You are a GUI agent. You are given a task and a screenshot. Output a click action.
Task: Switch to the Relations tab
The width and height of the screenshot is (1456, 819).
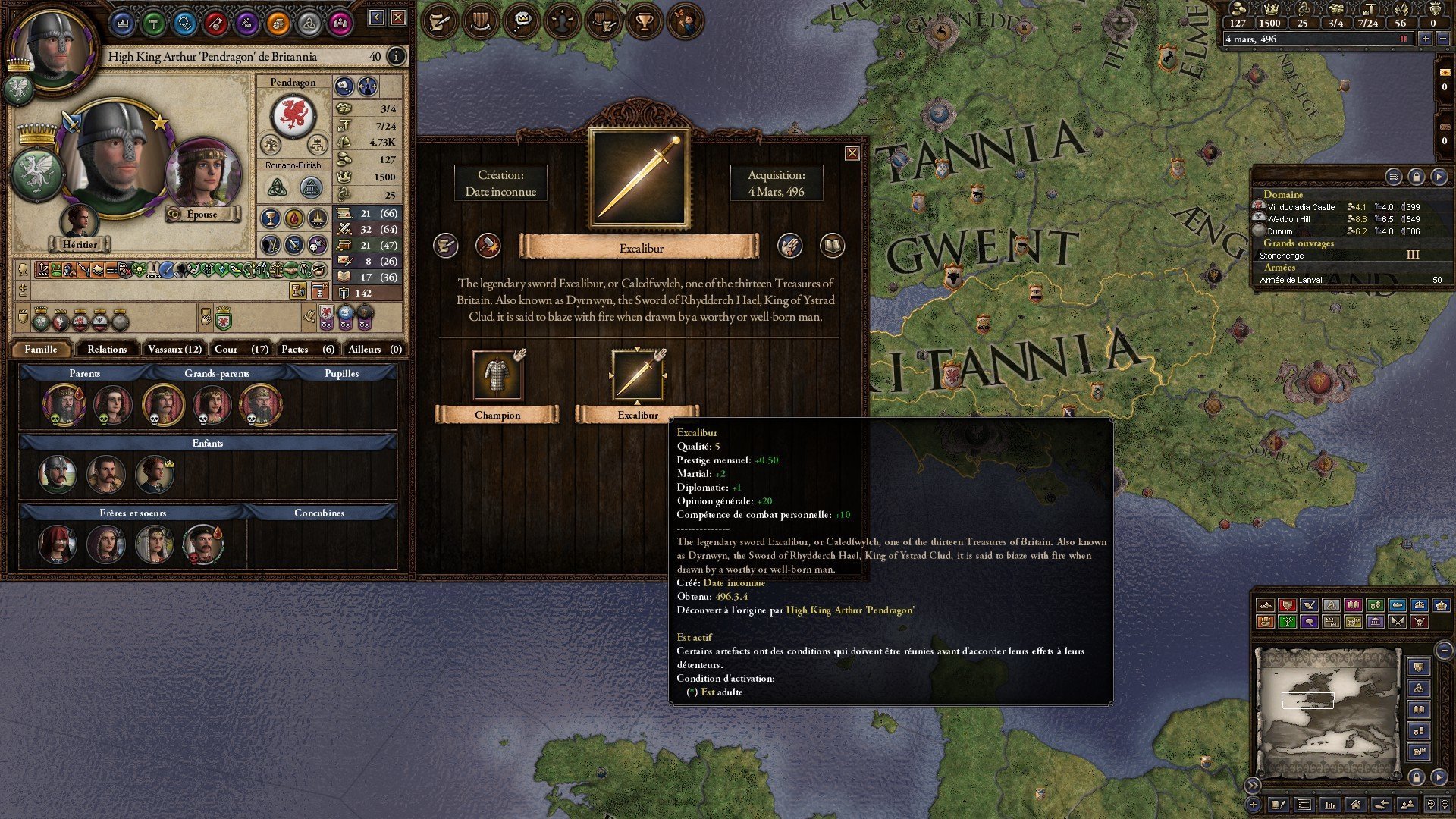[107, 349]
